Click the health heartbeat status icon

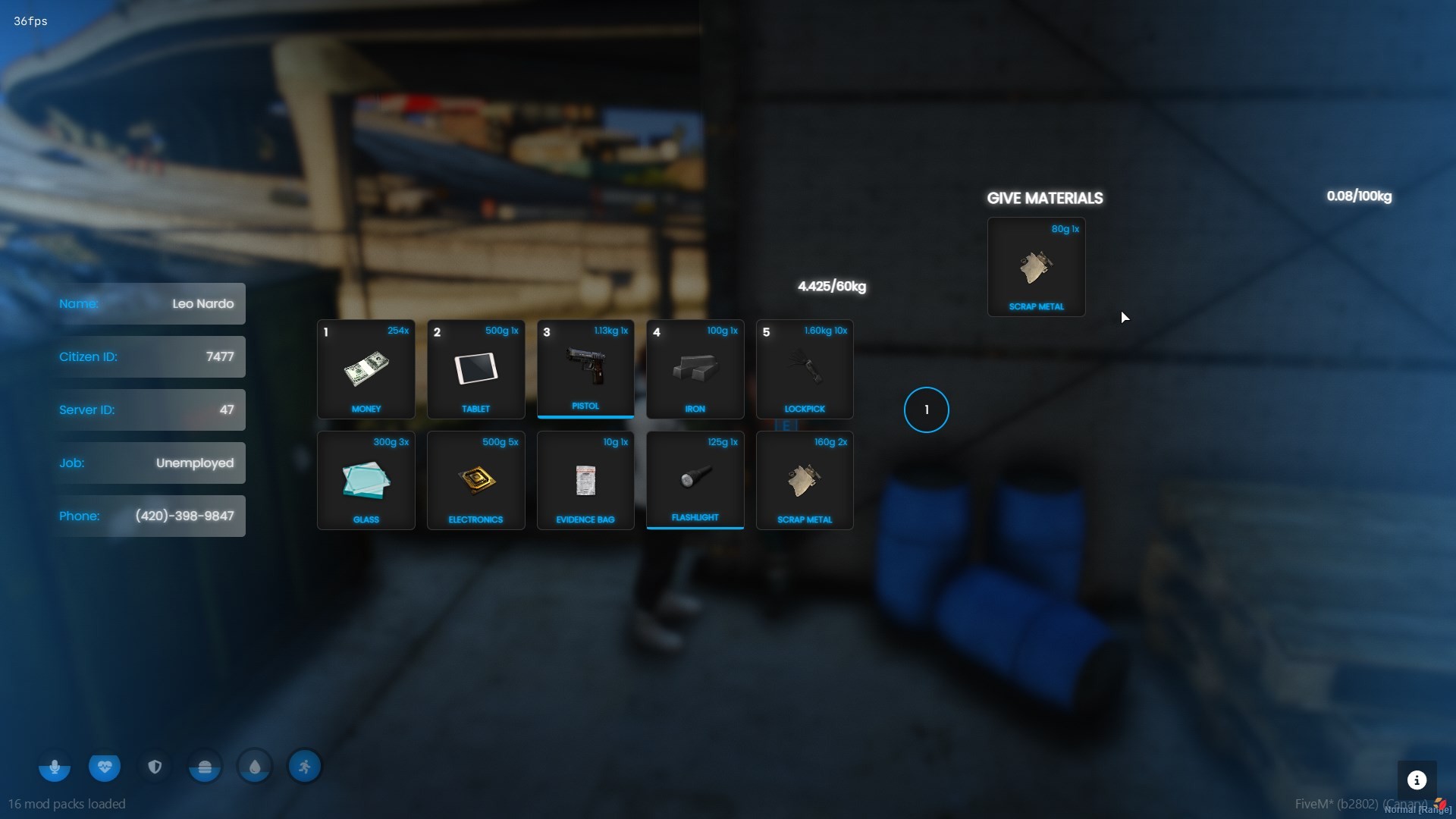pyautogui.click(x=104, y=767)
